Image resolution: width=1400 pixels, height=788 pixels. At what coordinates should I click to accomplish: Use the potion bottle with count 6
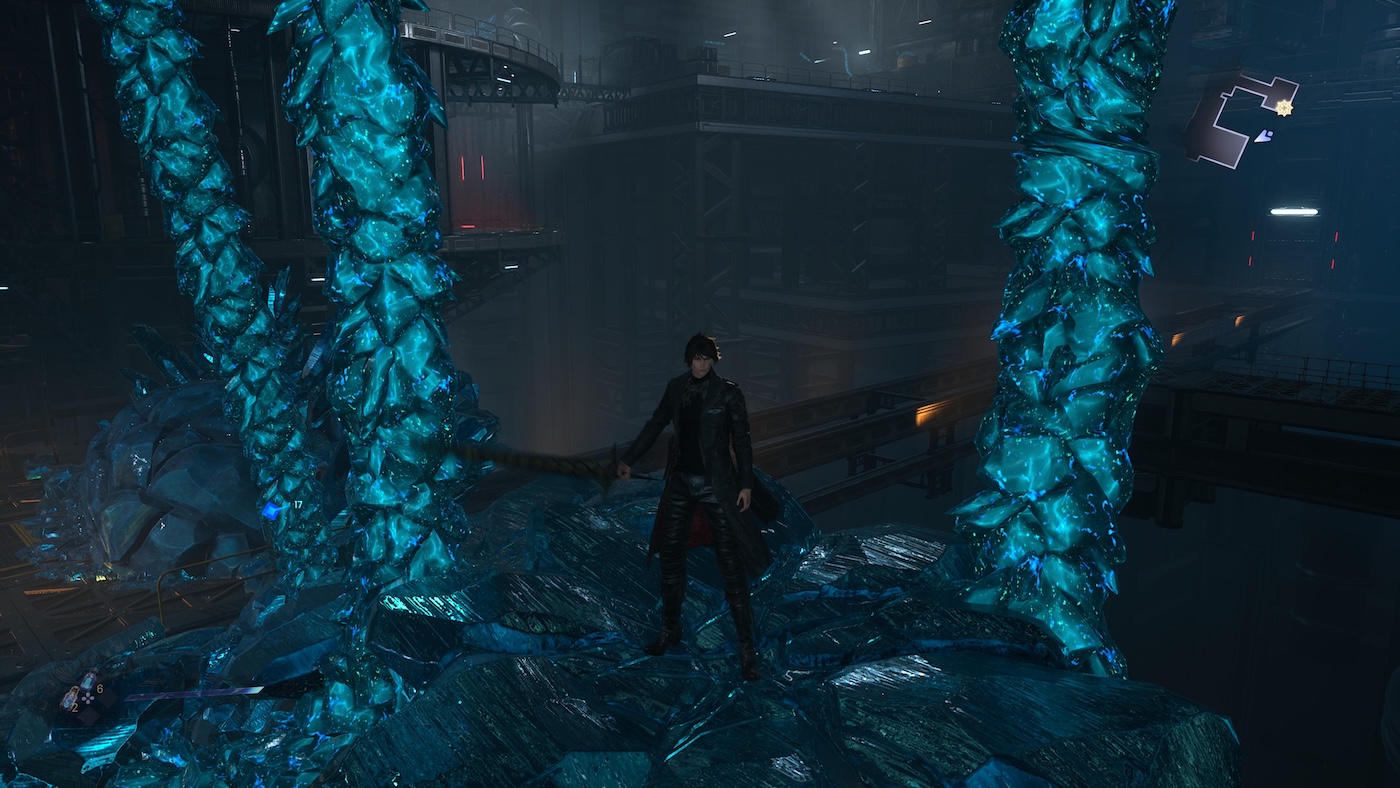88,682
